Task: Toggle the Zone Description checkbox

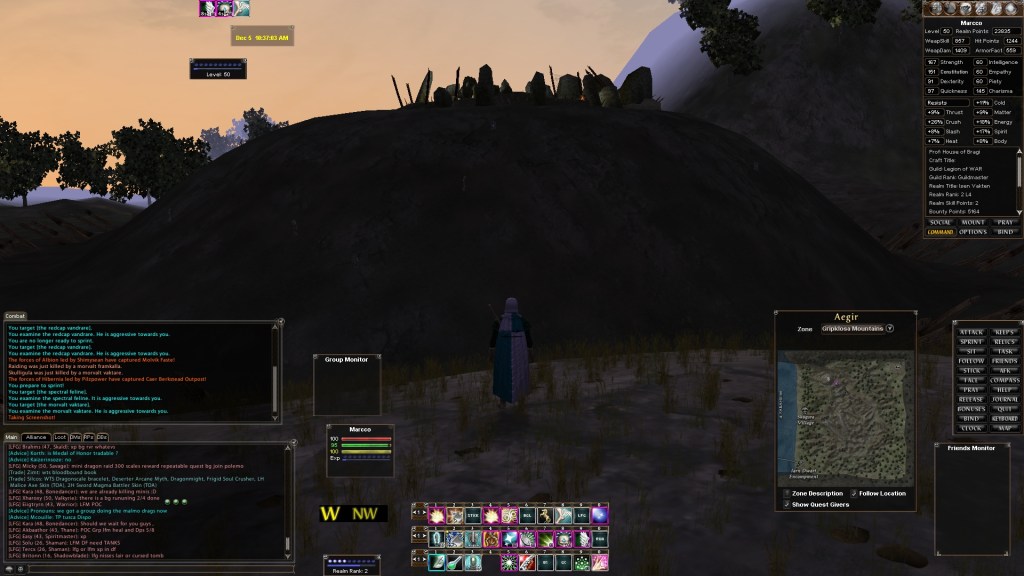Action: [x=786, y=493]
